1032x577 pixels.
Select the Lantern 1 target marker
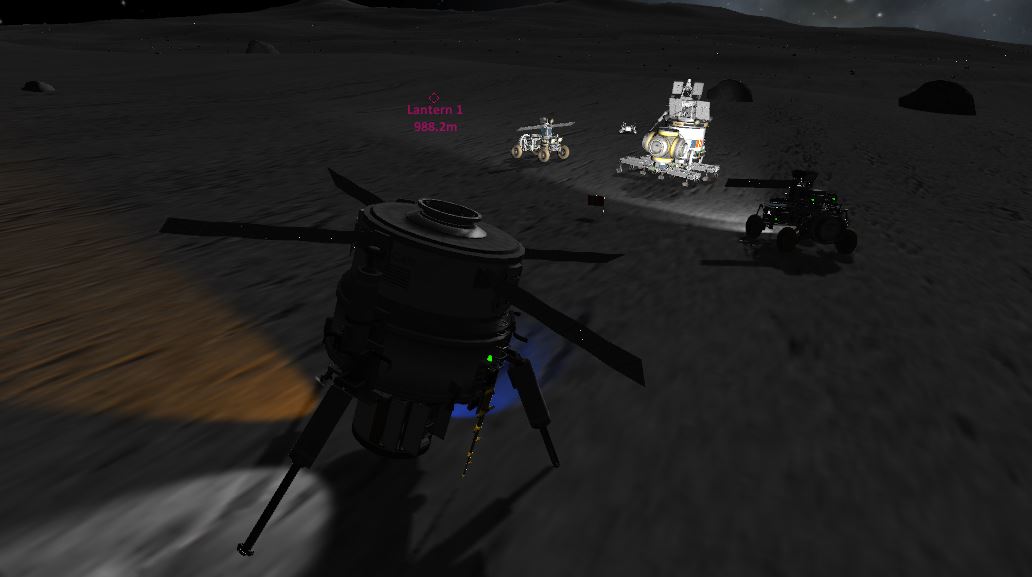(434, 98)
